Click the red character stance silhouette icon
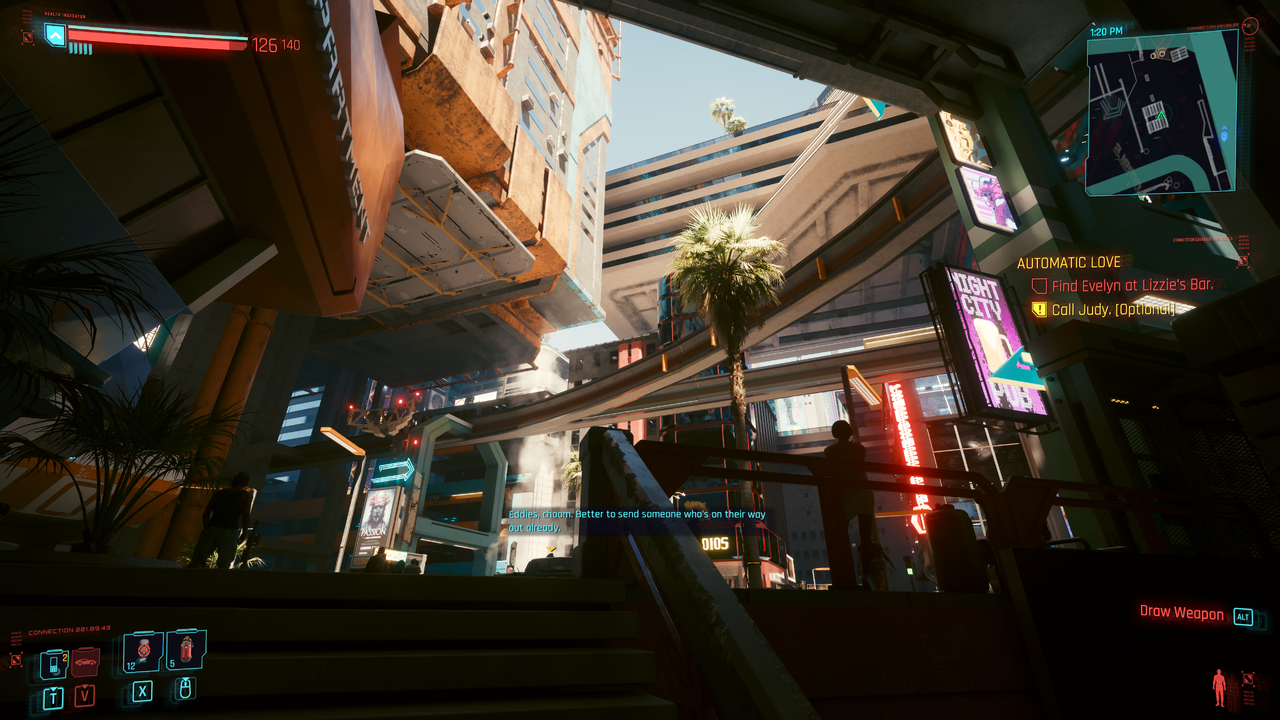The image size is (1280, 720). point(1219,687)
